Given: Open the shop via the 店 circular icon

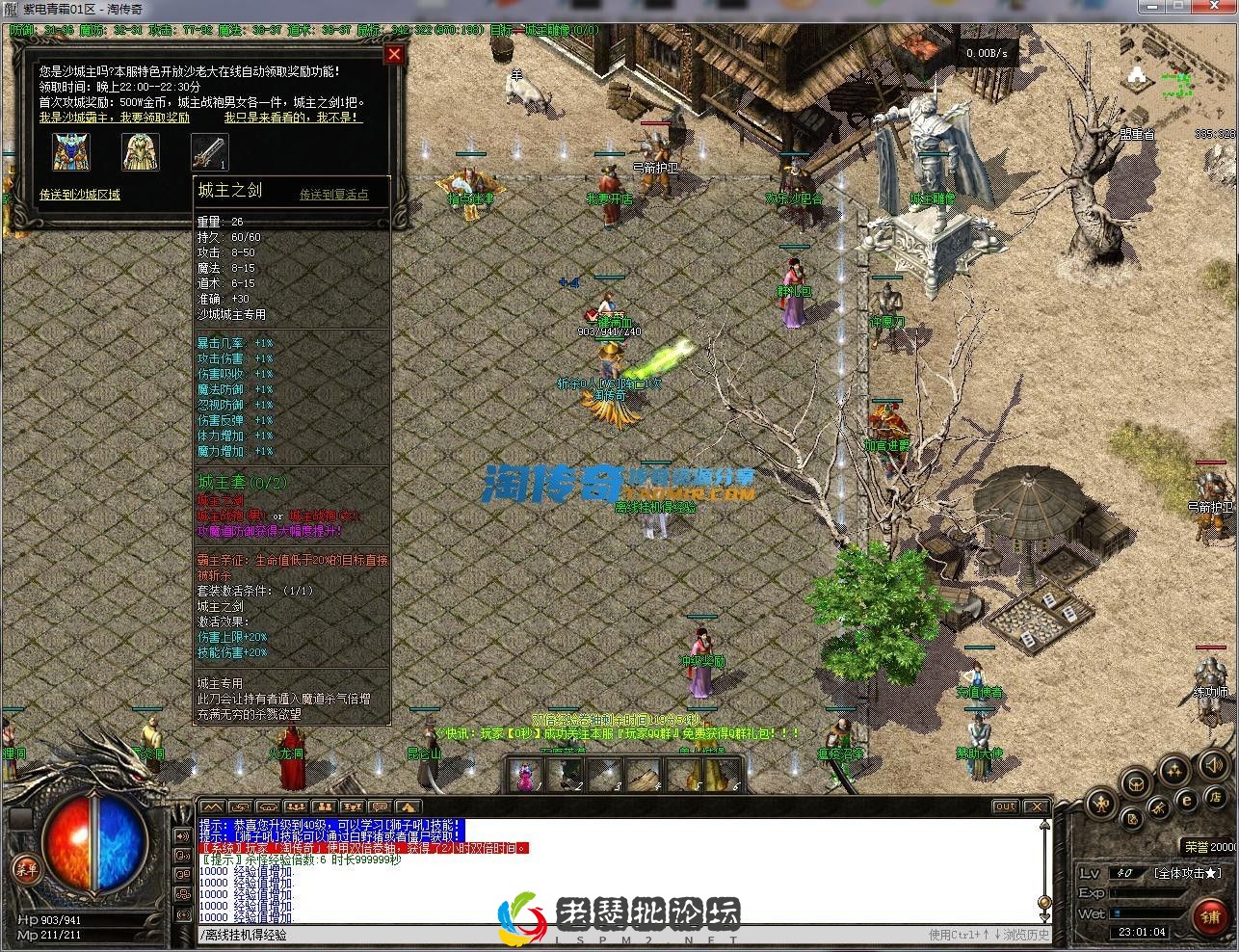Looking at the screenshot, I should coord(1217,799).
